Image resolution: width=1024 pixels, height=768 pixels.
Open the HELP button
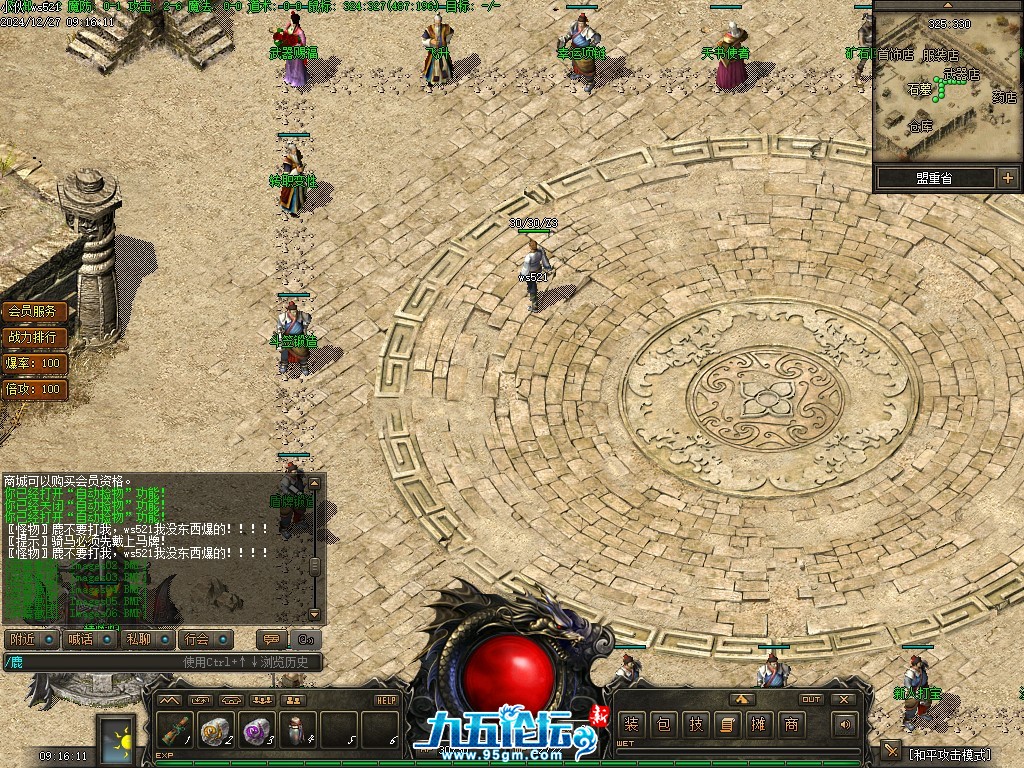click(x=386, y=700)
